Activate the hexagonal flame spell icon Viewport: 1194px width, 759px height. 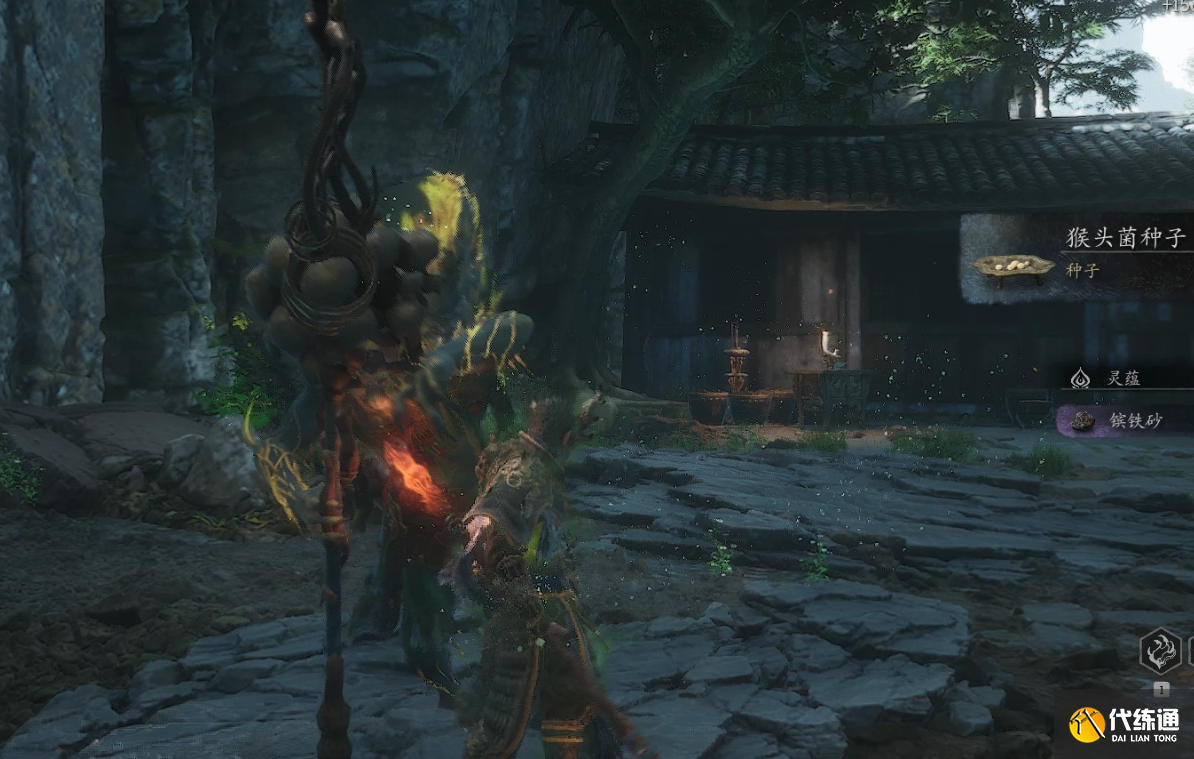click(1160, 650)
